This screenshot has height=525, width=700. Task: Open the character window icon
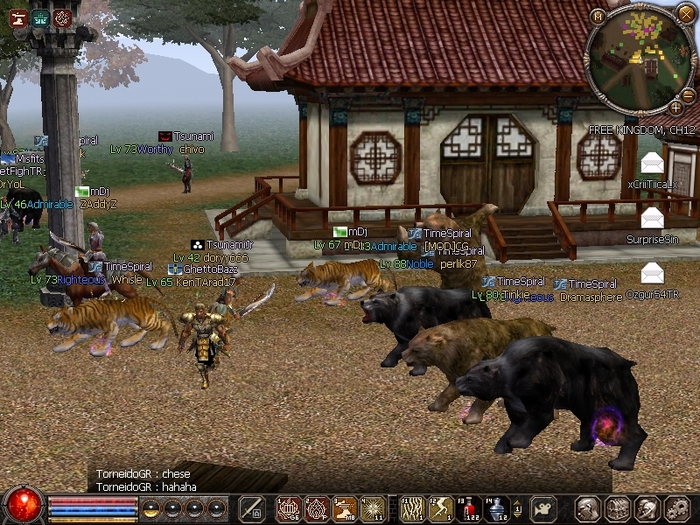(589, 508)
